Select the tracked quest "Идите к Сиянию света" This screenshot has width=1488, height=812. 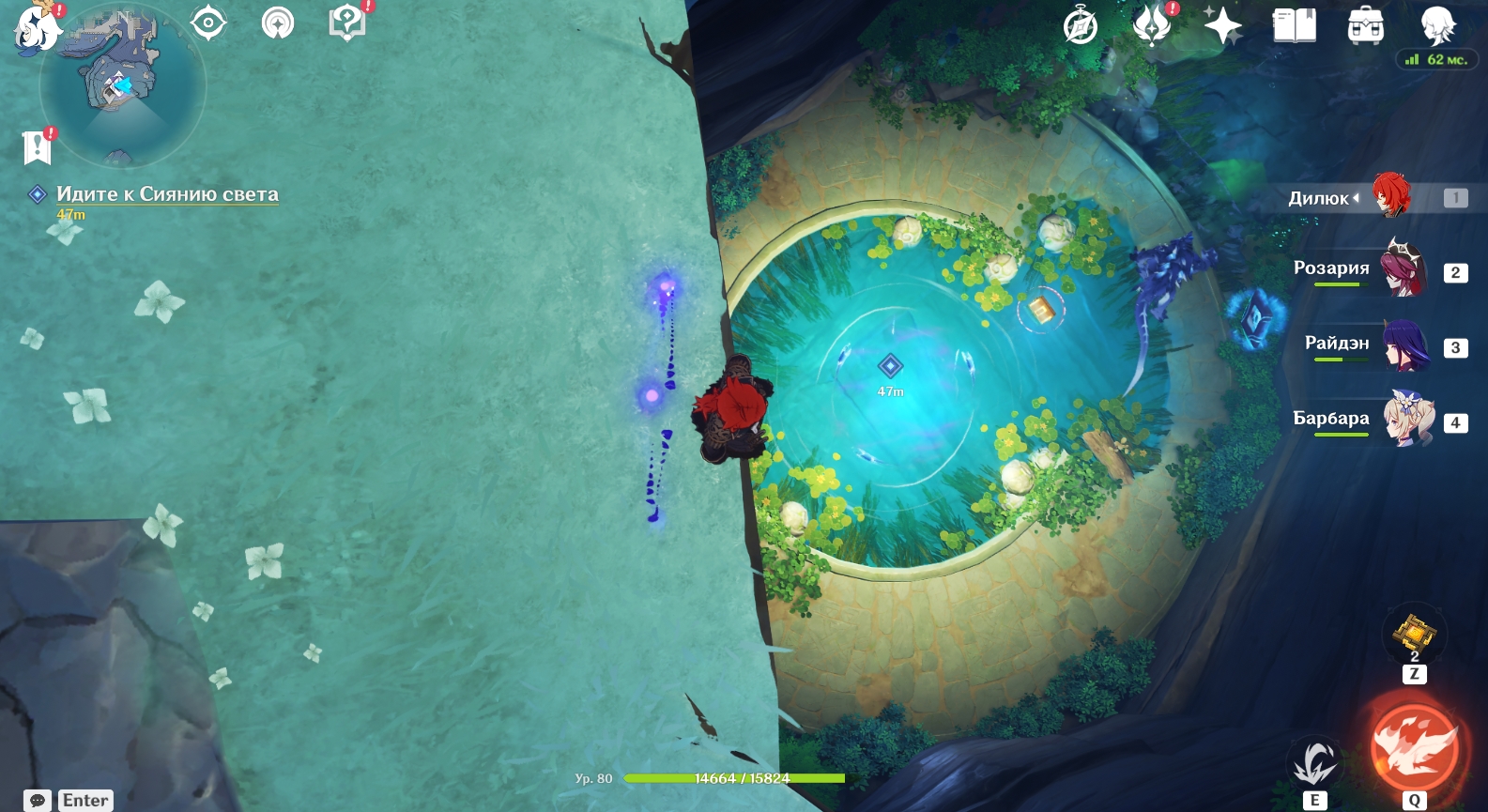point(167,194)
